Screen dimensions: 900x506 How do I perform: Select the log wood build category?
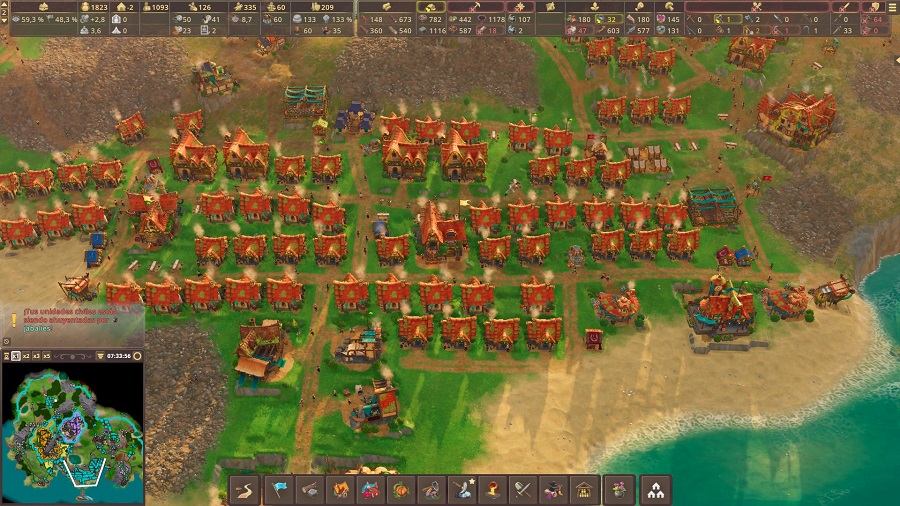pos(309,490)
